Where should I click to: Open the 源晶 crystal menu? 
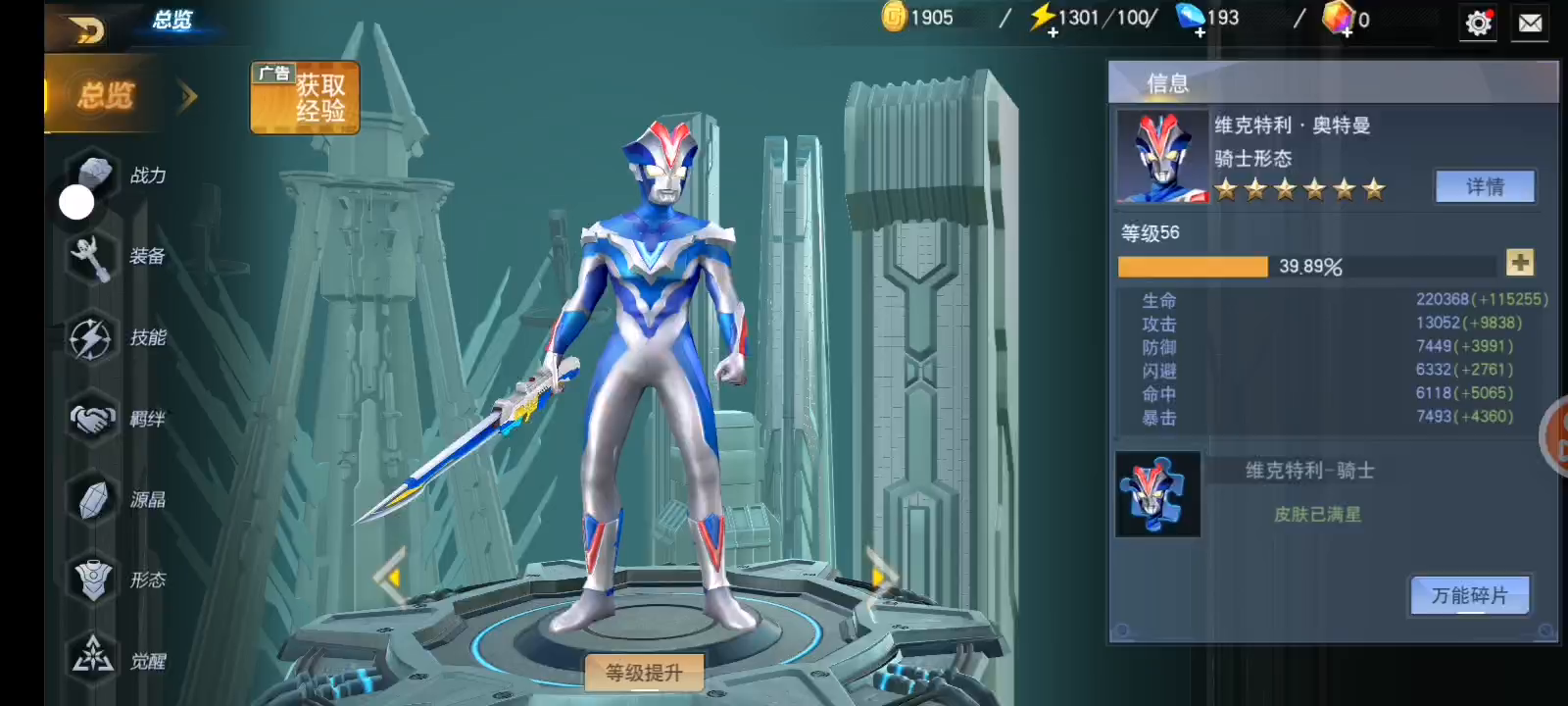pyautogui.click(x=118, y=500)
